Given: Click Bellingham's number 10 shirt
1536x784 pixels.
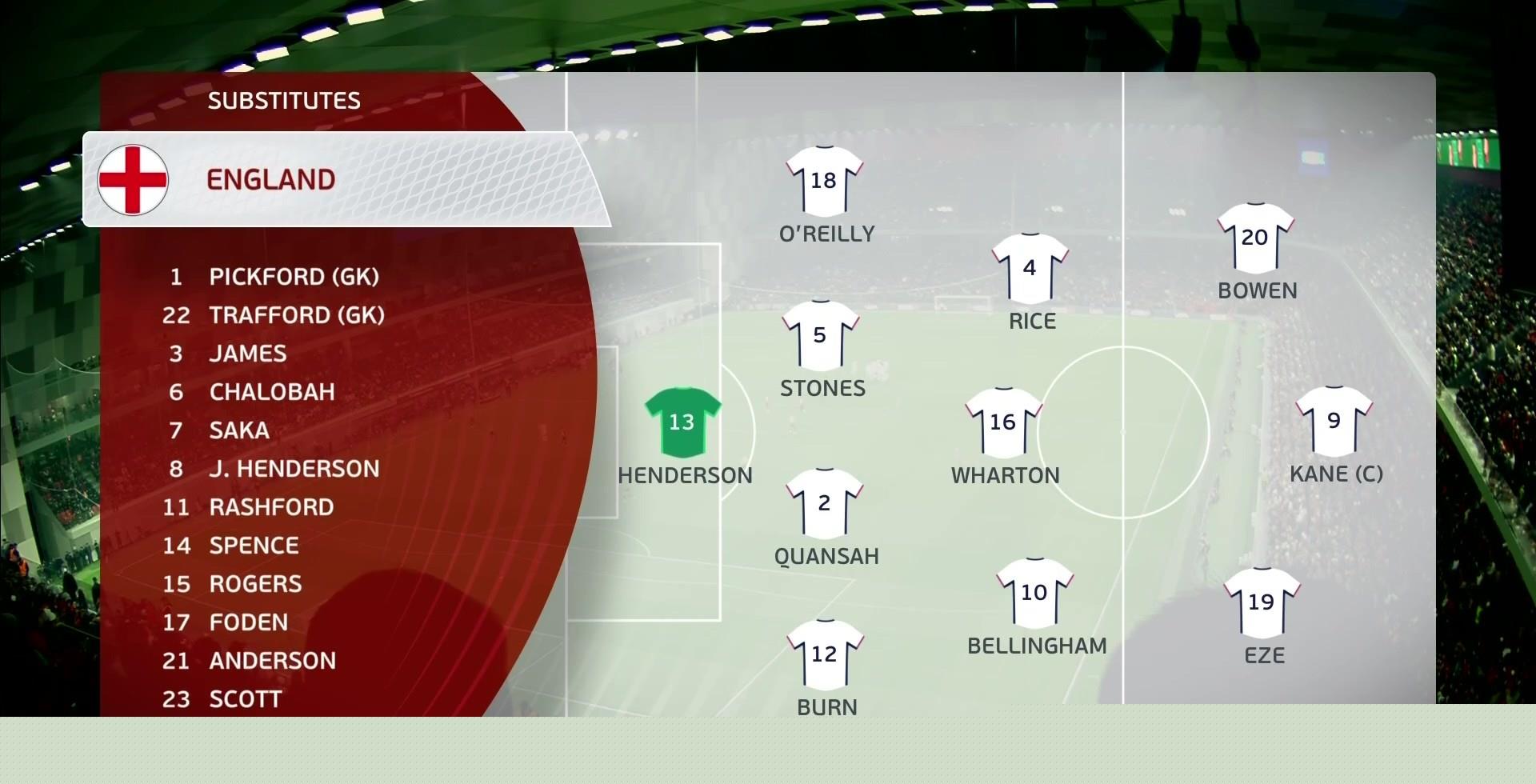Looking at the screenshot, I should point(1034,593).
